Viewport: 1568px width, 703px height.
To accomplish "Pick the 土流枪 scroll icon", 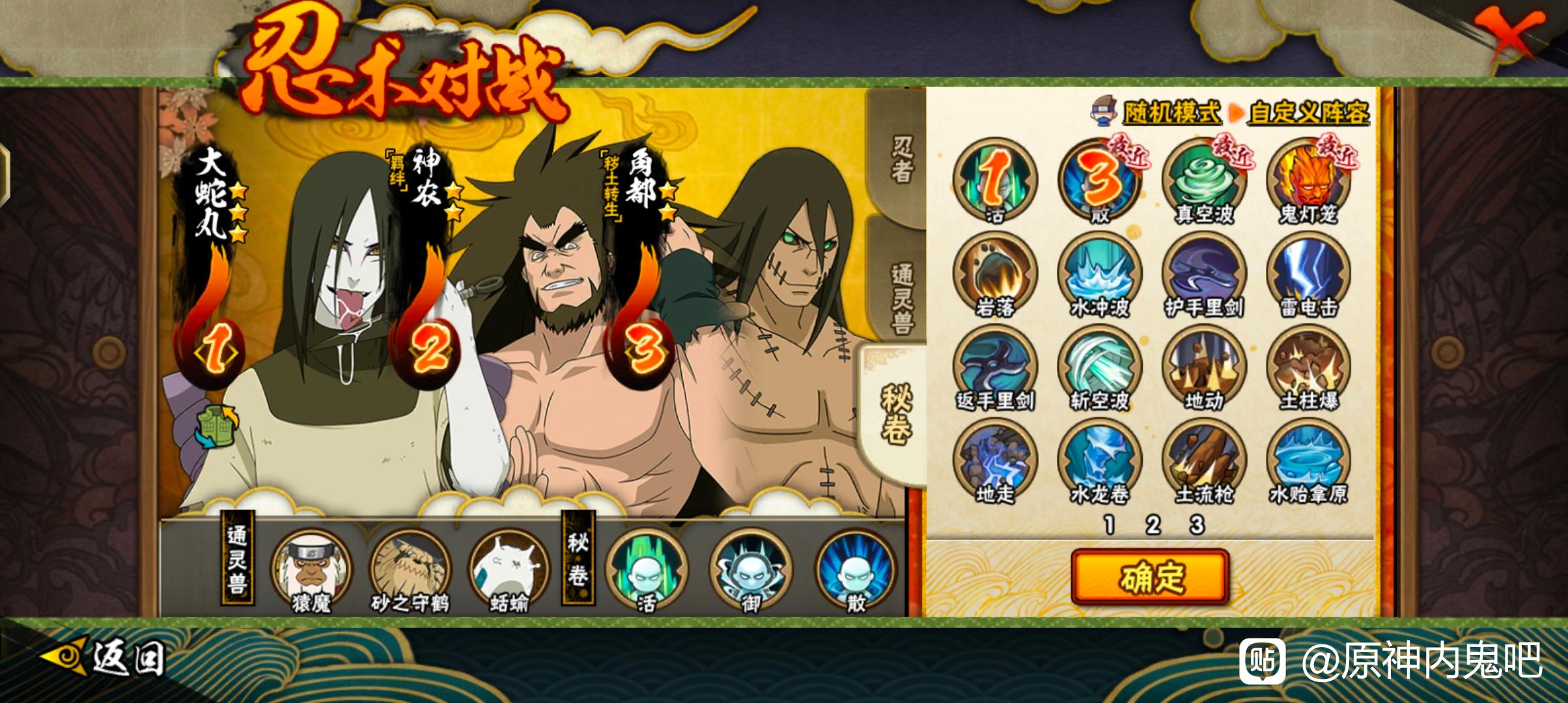I will point(1204,461).
